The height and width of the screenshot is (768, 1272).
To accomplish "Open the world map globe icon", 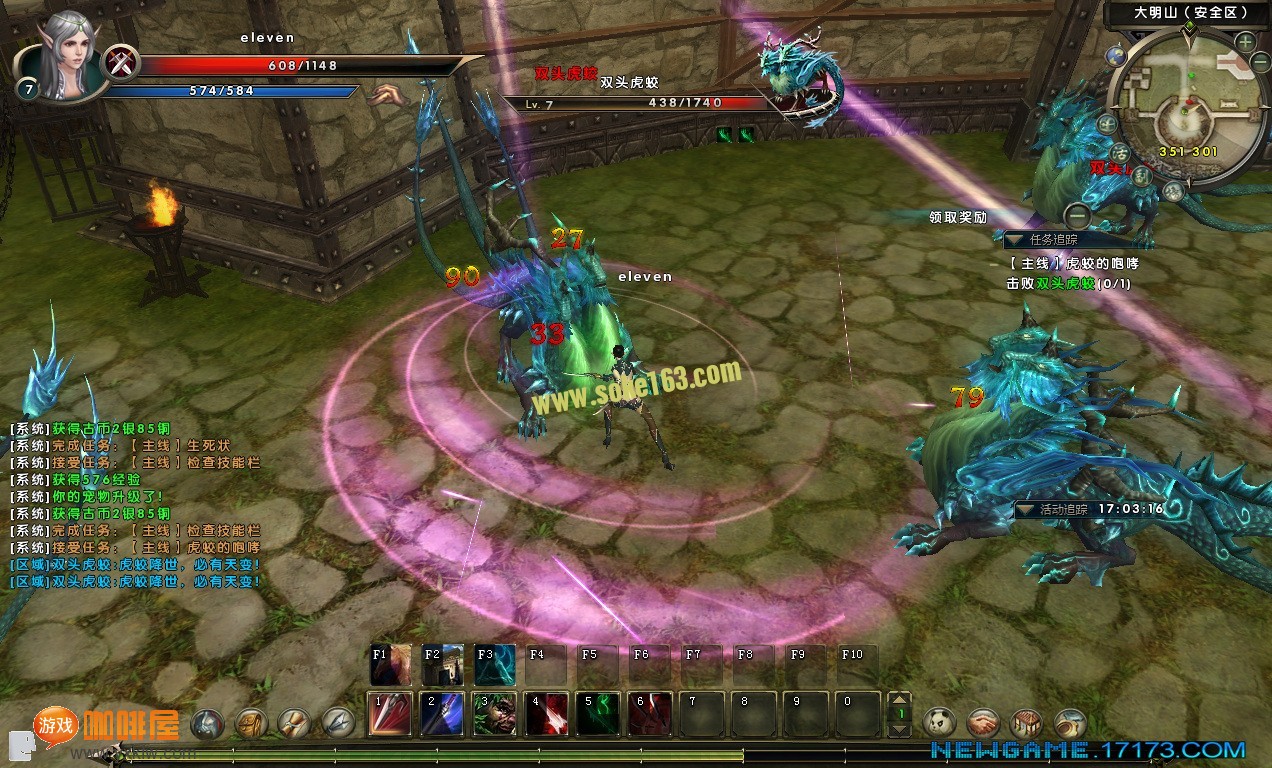I will [1116, 56].
